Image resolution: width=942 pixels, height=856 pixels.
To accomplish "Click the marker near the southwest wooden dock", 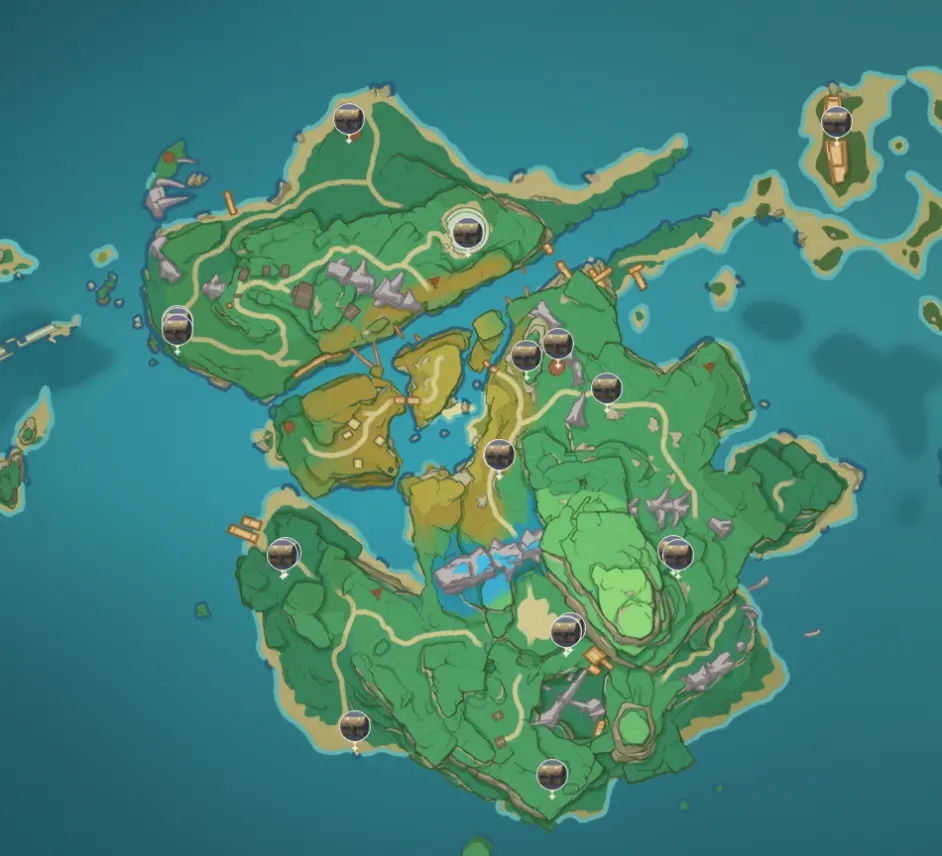I will 283,553.
